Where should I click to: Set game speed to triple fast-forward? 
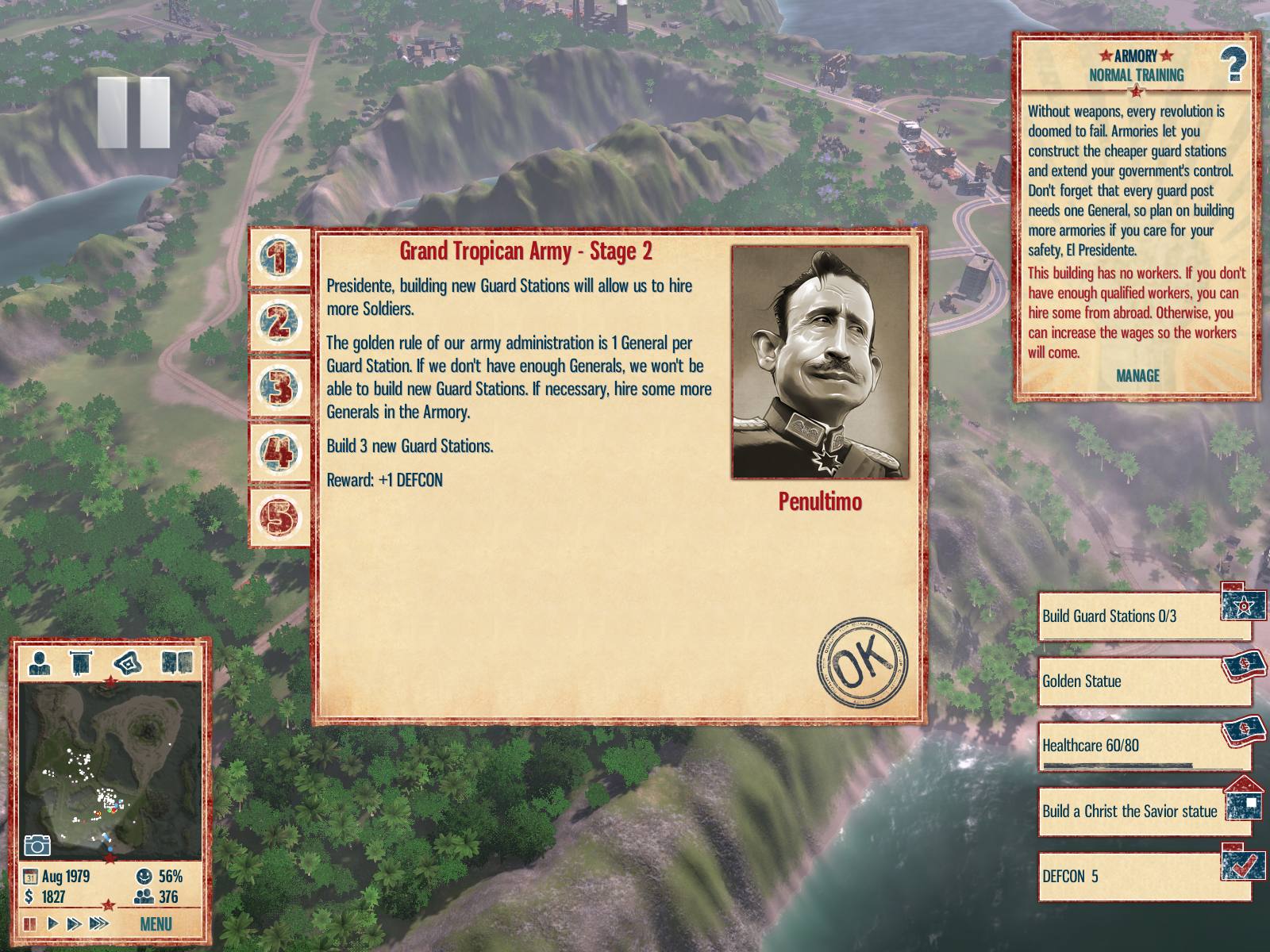[99, 923]
